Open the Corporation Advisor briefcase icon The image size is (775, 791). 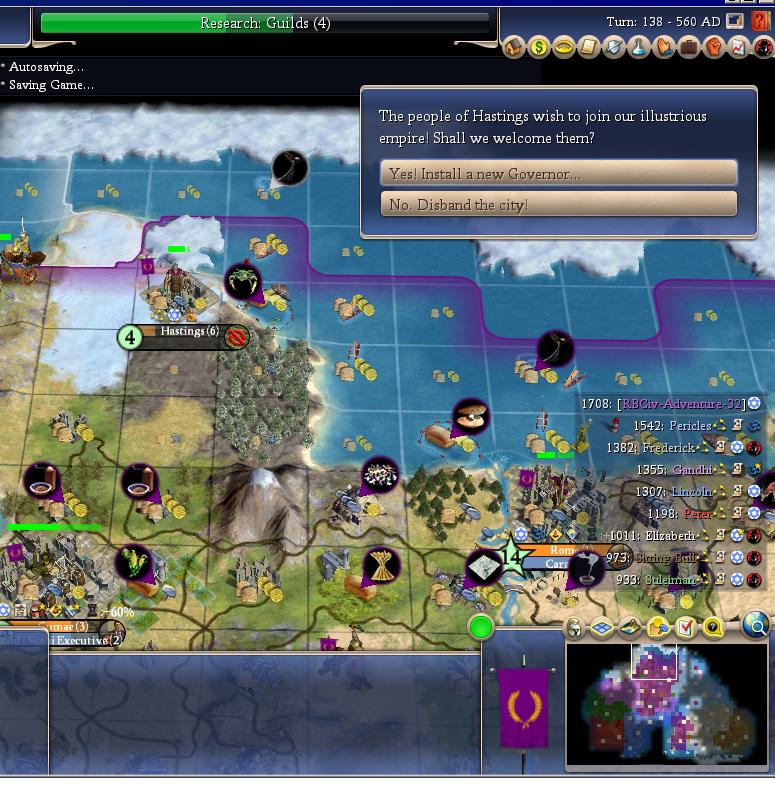tap(689, 47)
